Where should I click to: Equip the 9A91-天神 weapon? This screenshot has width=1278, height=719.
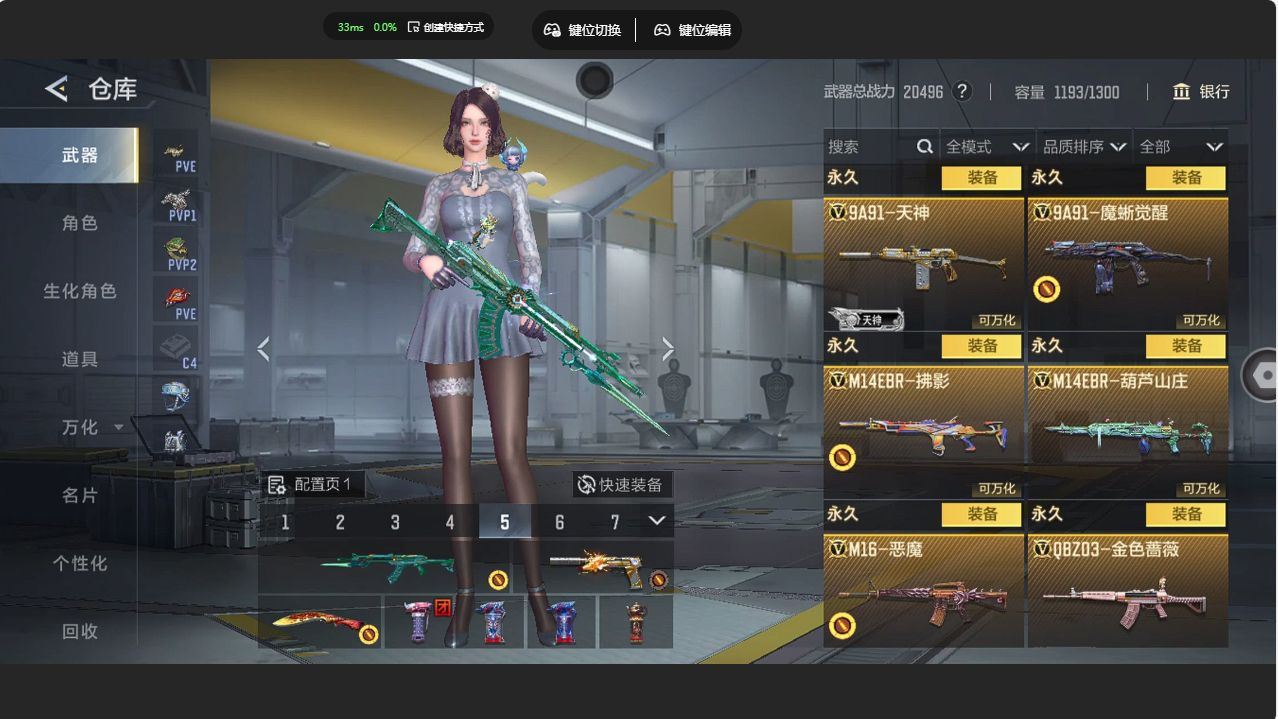[x=981, y=178]
